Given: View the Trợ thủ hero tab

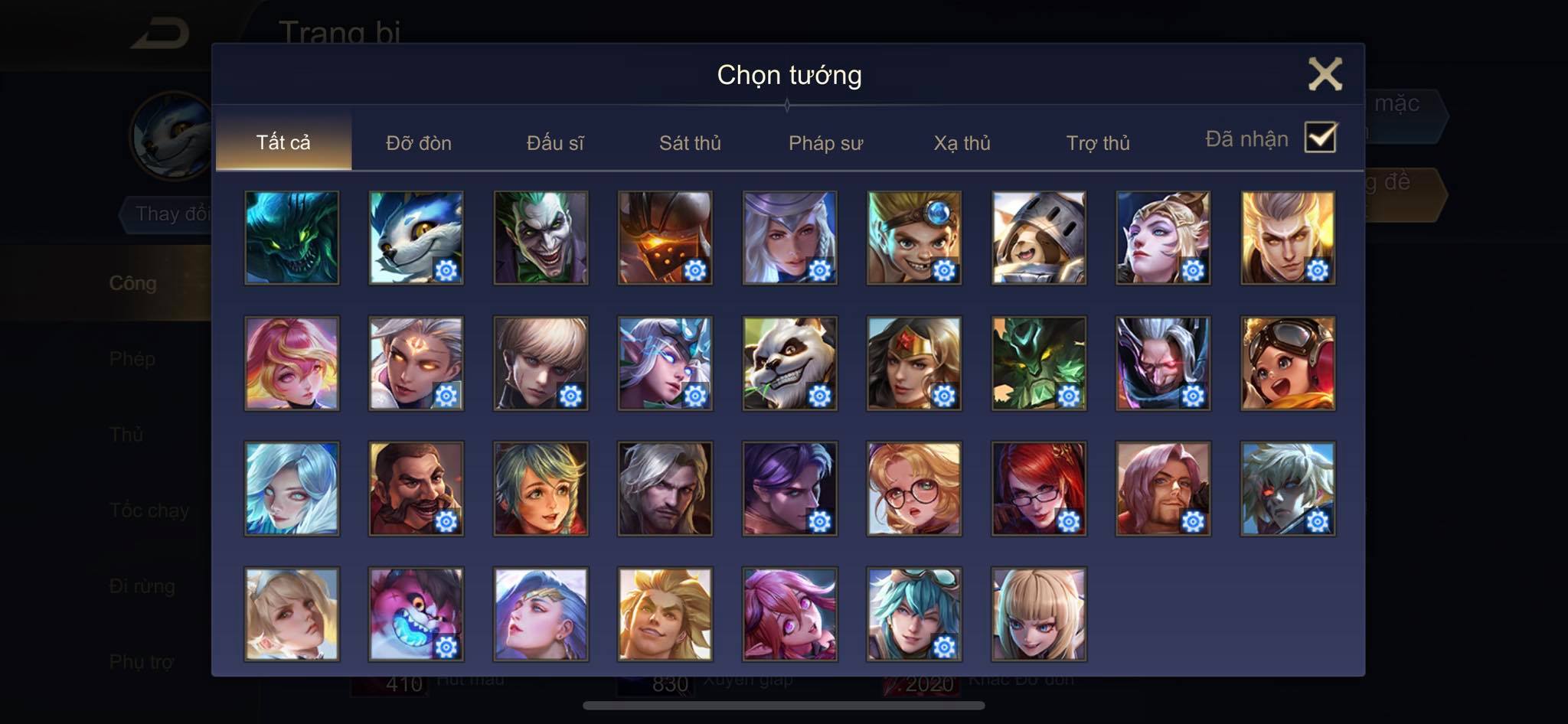Looking at the screenshot, I should coord(1098,143).
